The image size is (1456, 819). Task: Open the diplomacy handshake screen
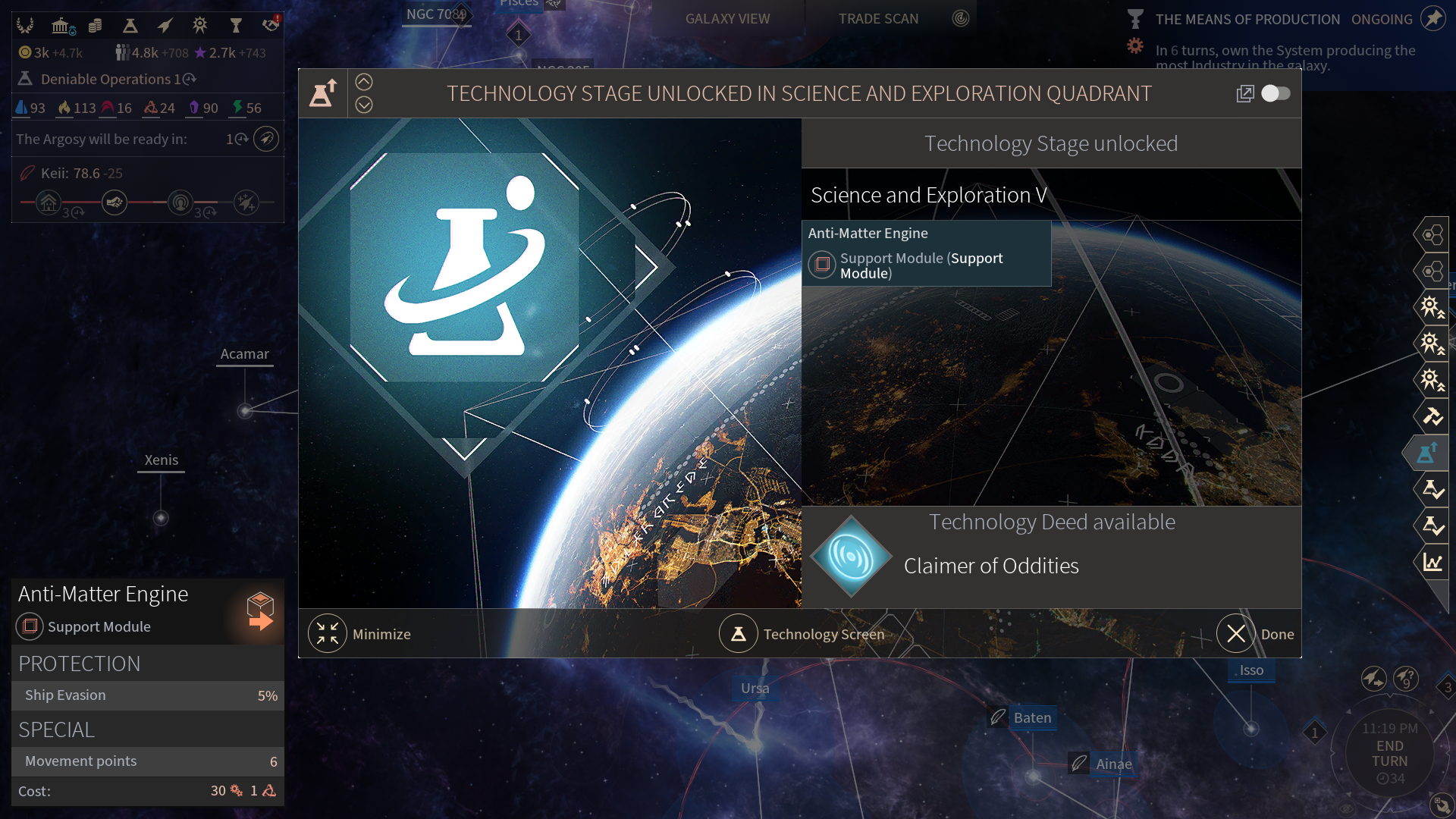click(x=270, y=24)
